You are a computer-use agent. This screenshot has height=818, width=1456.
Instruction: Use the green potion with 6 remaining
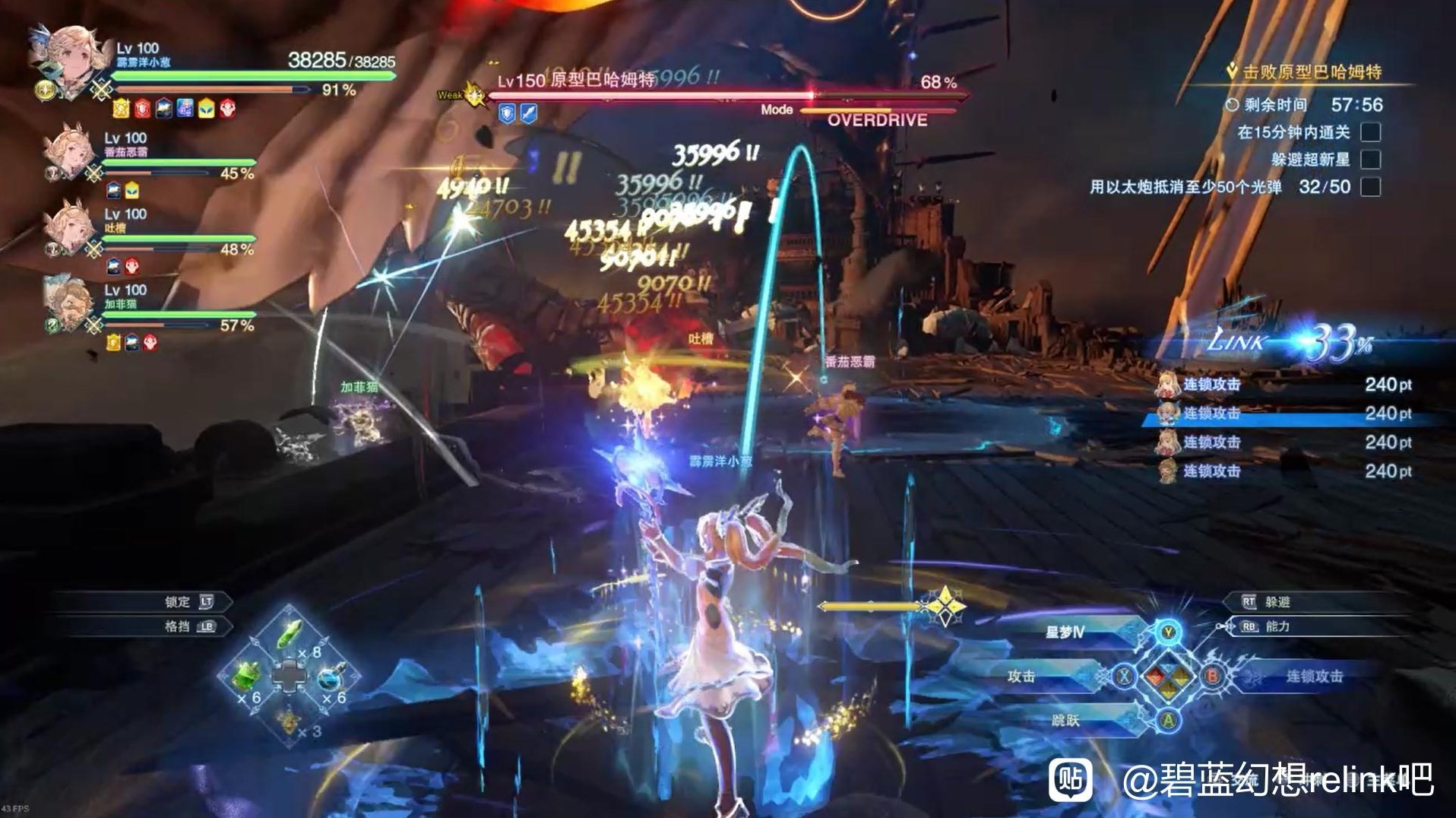[247, 676]
